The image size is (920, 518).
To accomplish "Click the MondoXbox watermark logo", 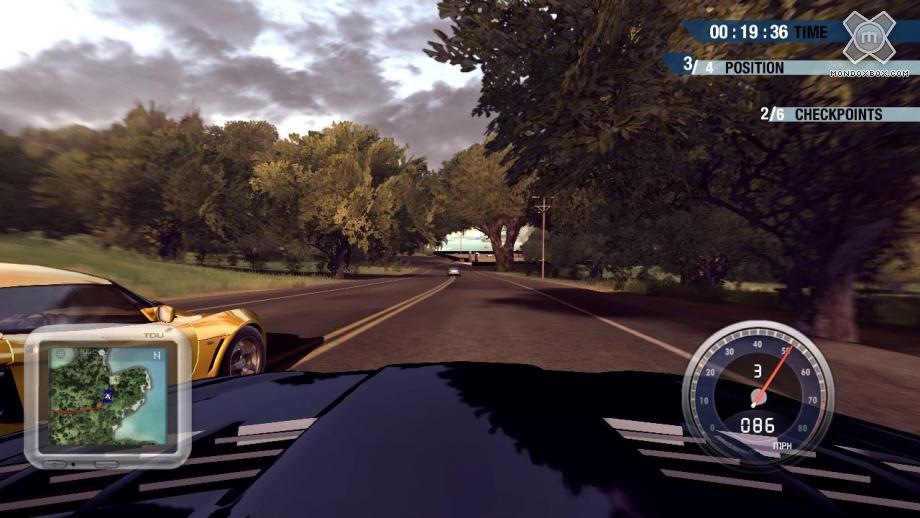I will point(867,39).
